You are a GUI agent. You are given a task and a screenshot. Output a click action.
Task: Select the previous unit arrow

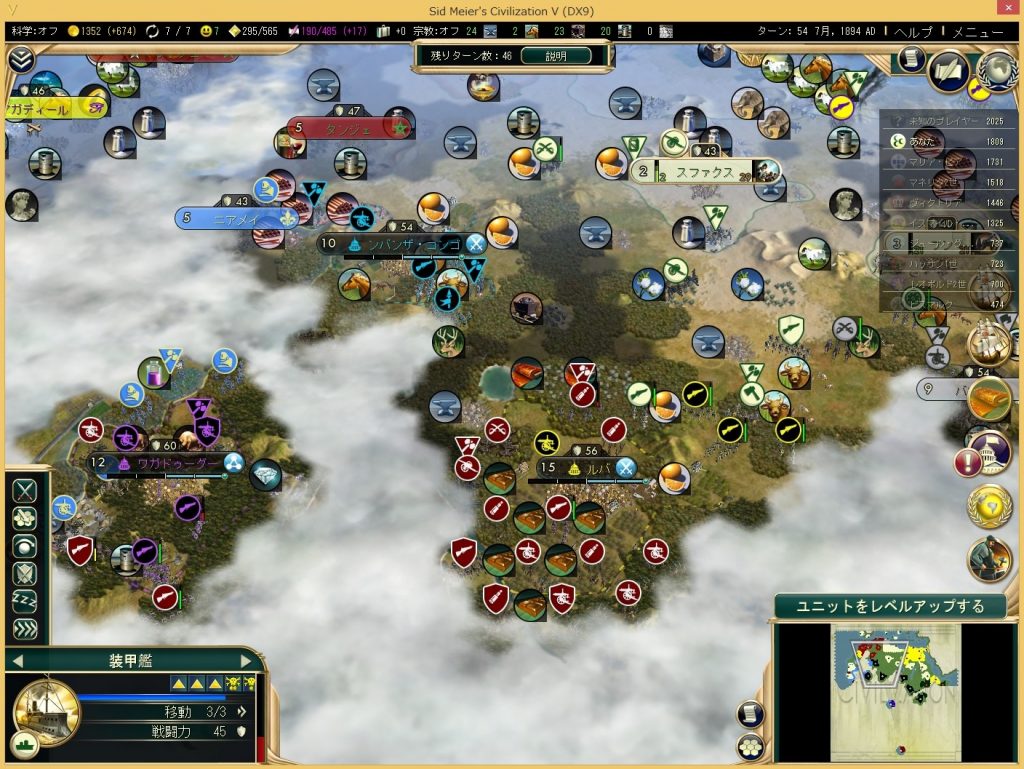coord(17,661)
